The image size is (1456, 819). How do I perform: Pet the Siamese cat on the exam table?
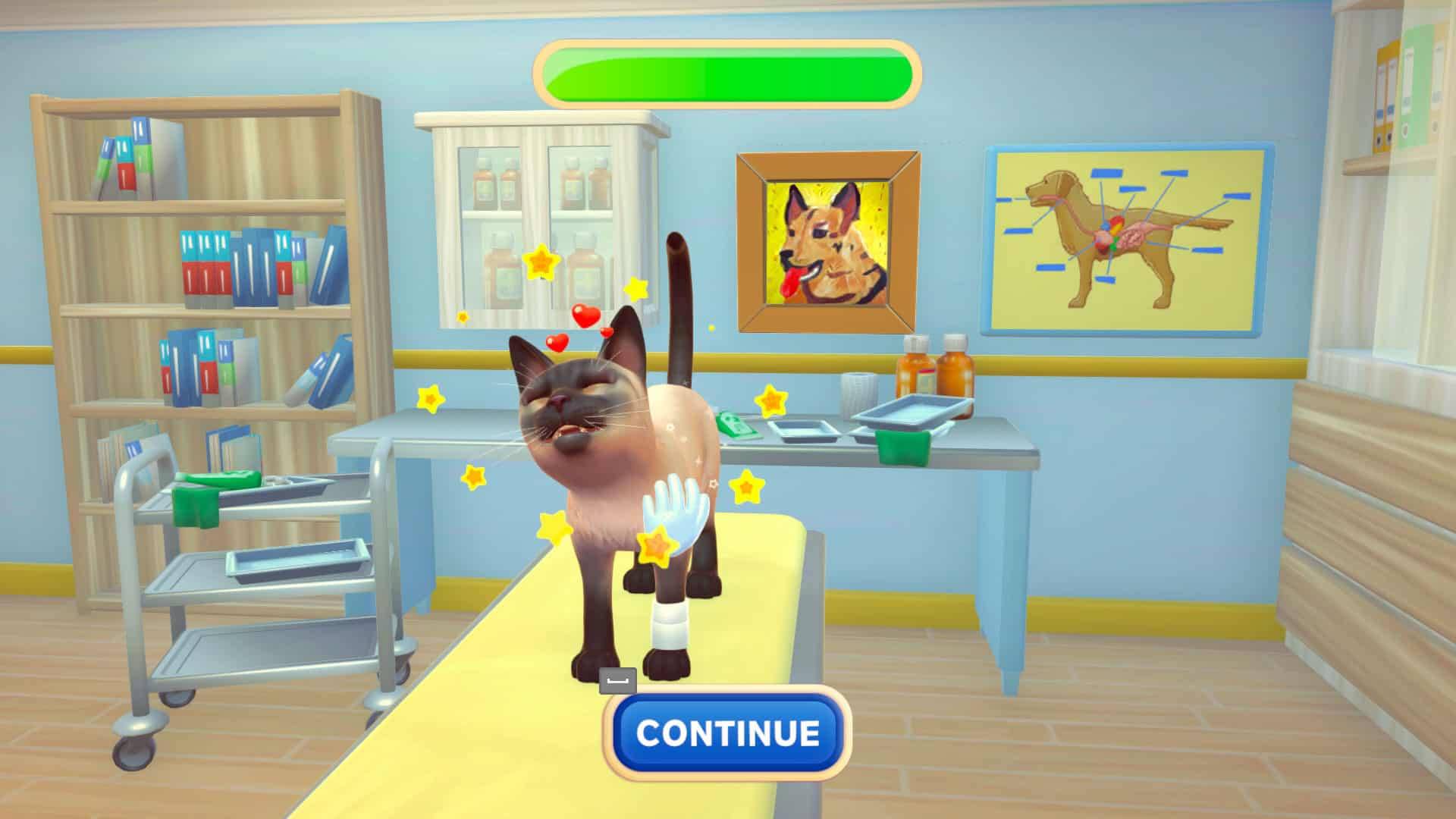(599, 455)
